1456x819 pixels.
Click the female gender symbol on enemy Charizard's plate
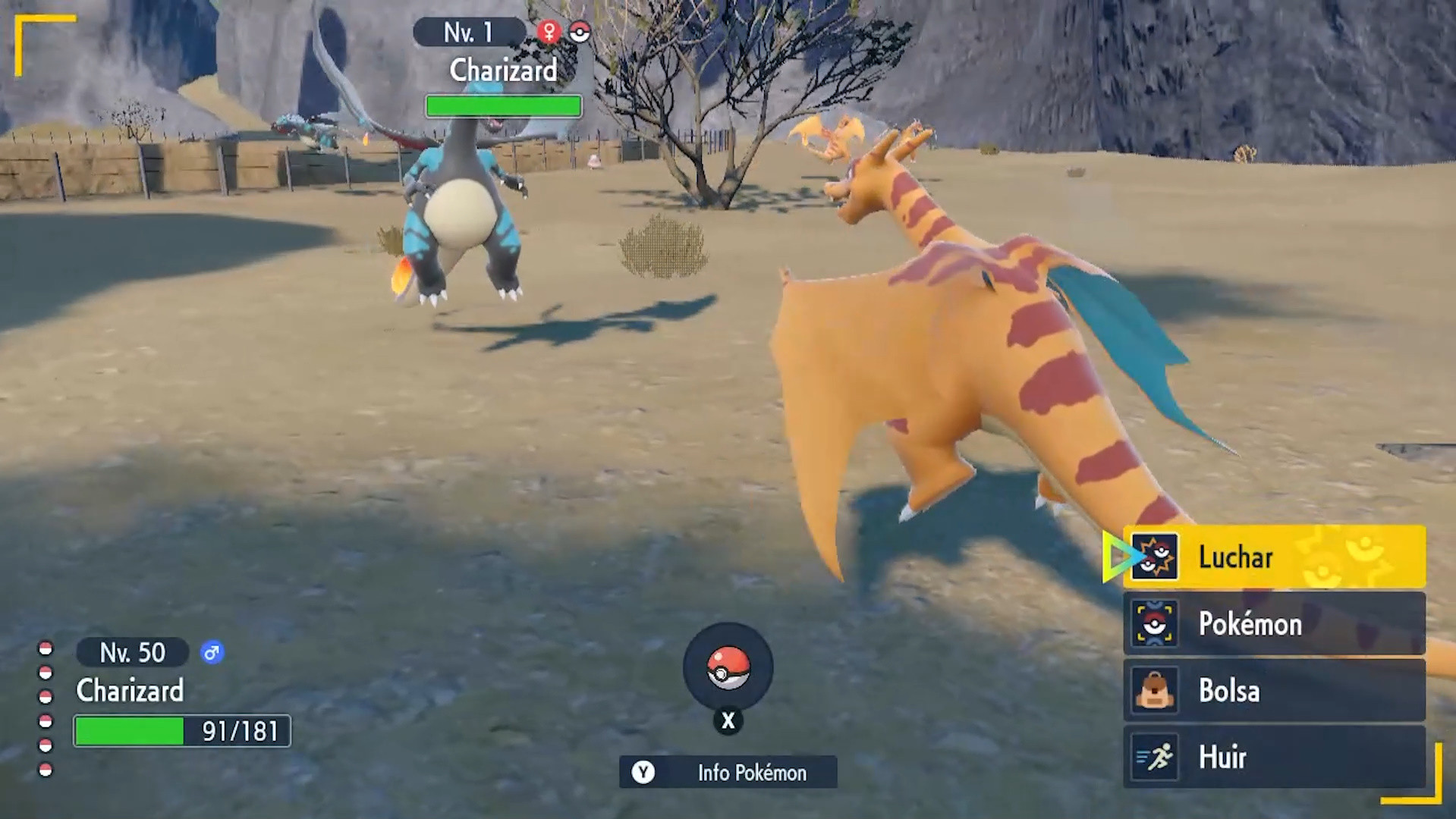click(548, 32)
